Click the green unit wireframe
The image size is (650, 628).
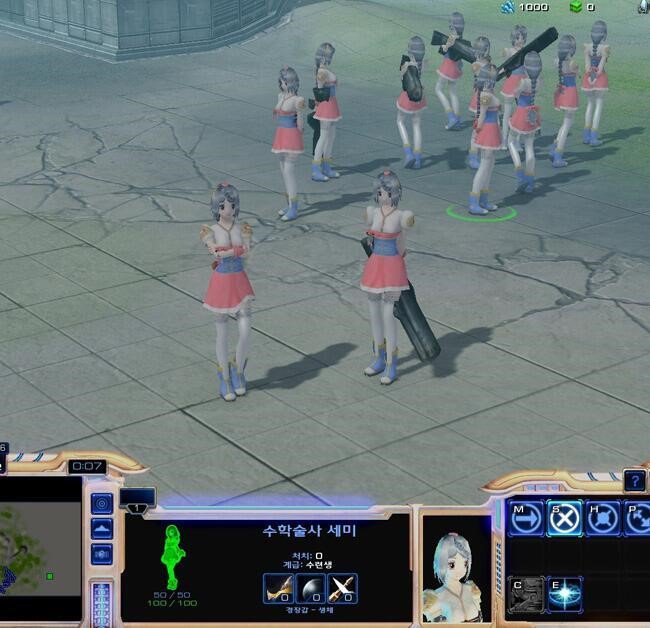point(171,556)
